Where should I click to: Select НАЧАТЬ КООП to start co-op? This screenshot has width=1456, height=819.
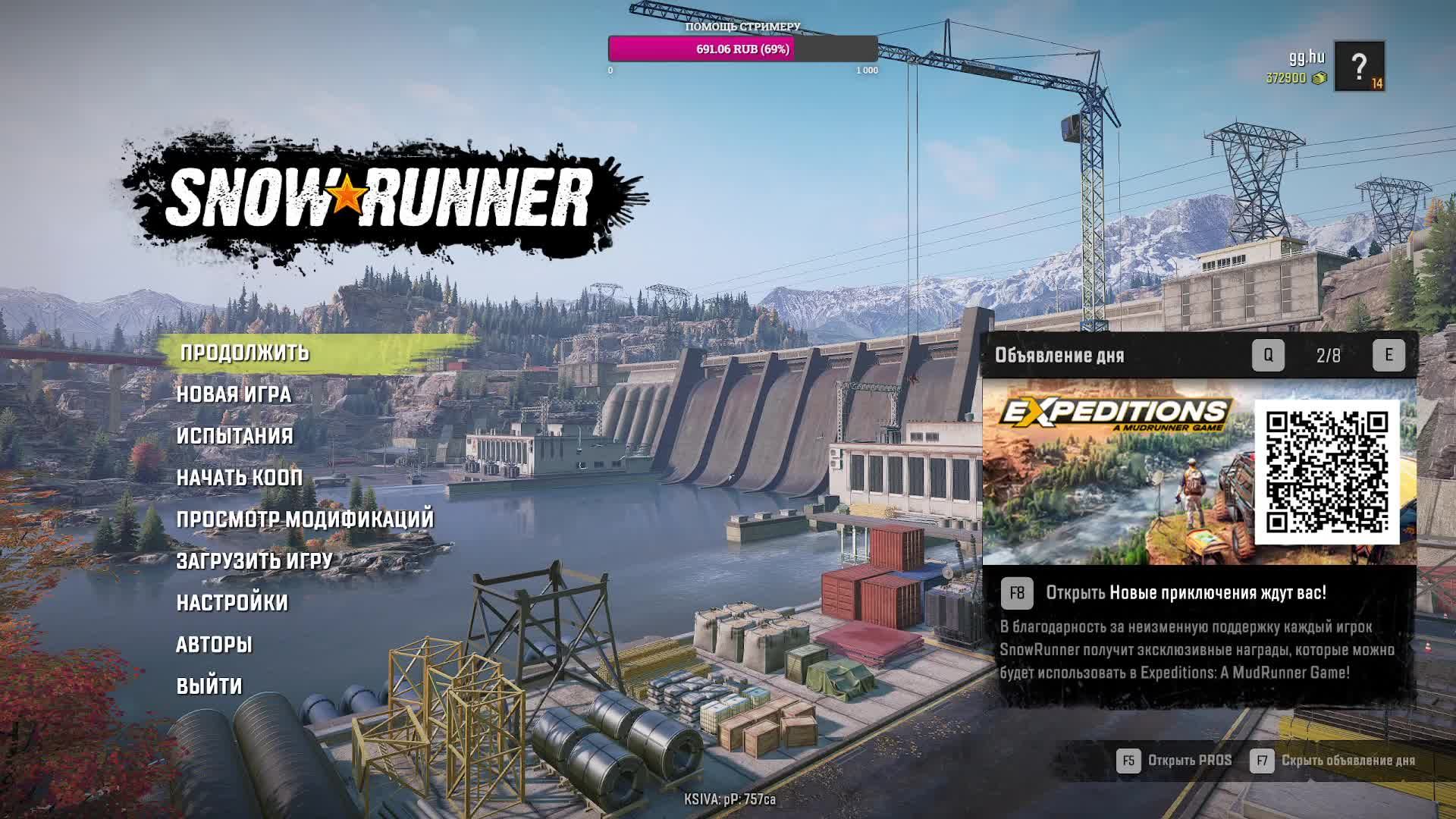pyautogui.click(x=240, y=478)
